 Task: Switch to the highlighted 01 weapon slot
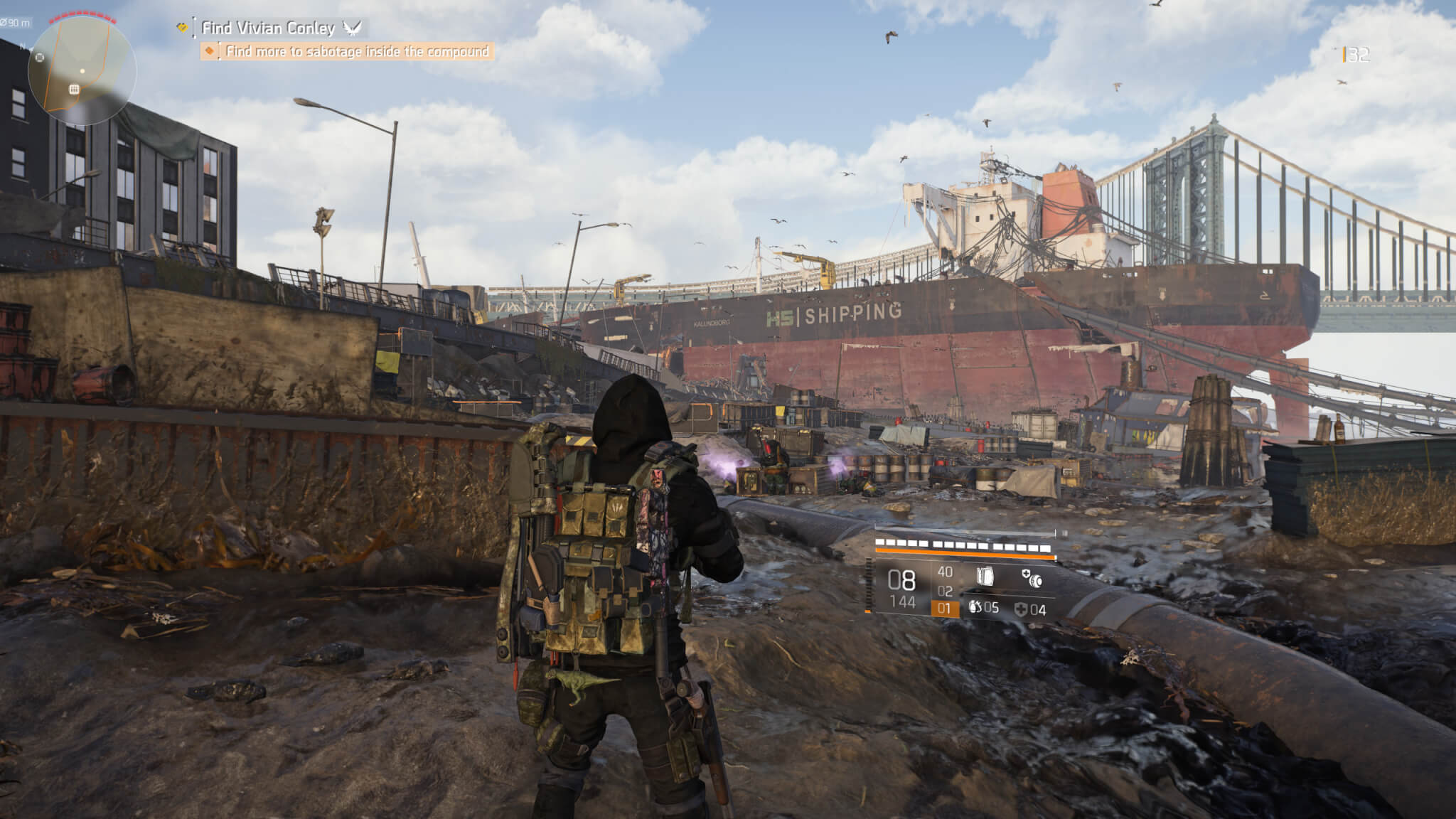(944, 608)
